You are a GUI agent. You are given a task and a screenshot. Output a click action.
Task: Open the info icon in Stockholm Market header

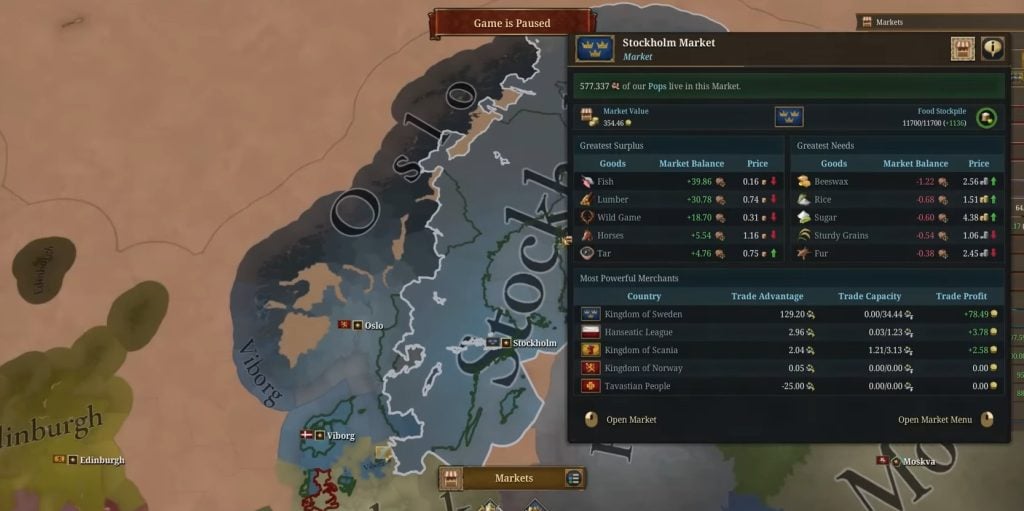[x=992, y=48]
